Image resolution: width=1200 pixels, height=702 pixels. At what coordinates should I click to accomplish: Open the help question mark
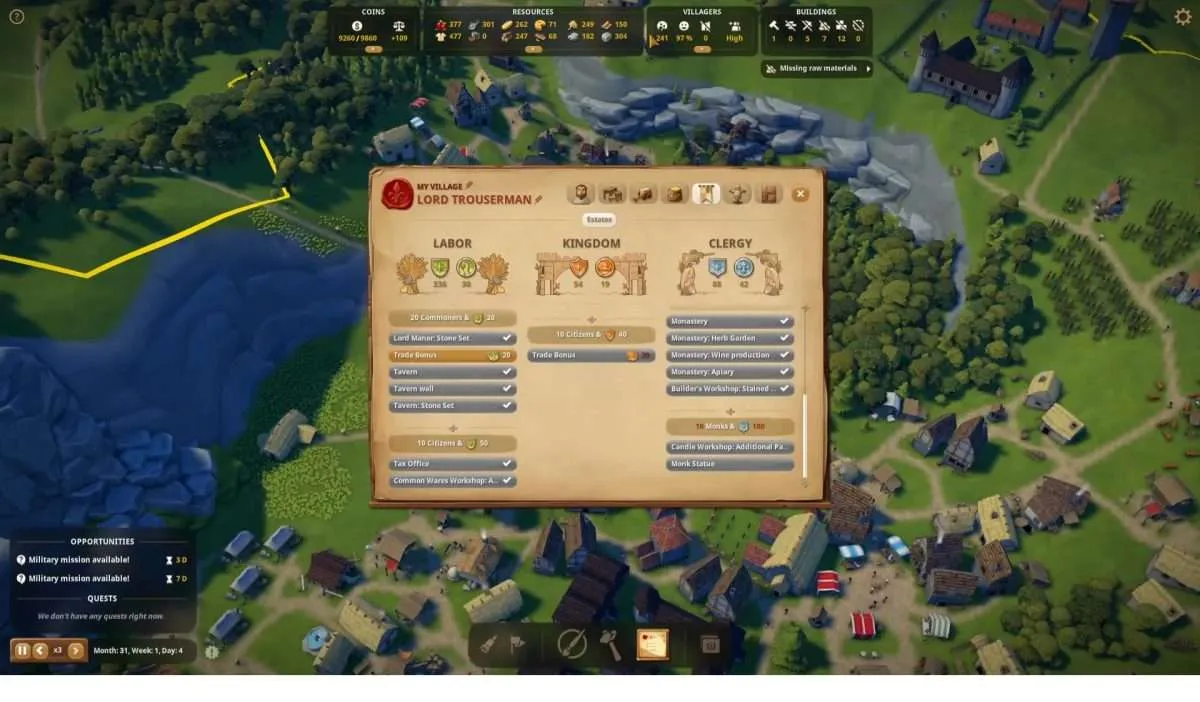coord(16,16)
